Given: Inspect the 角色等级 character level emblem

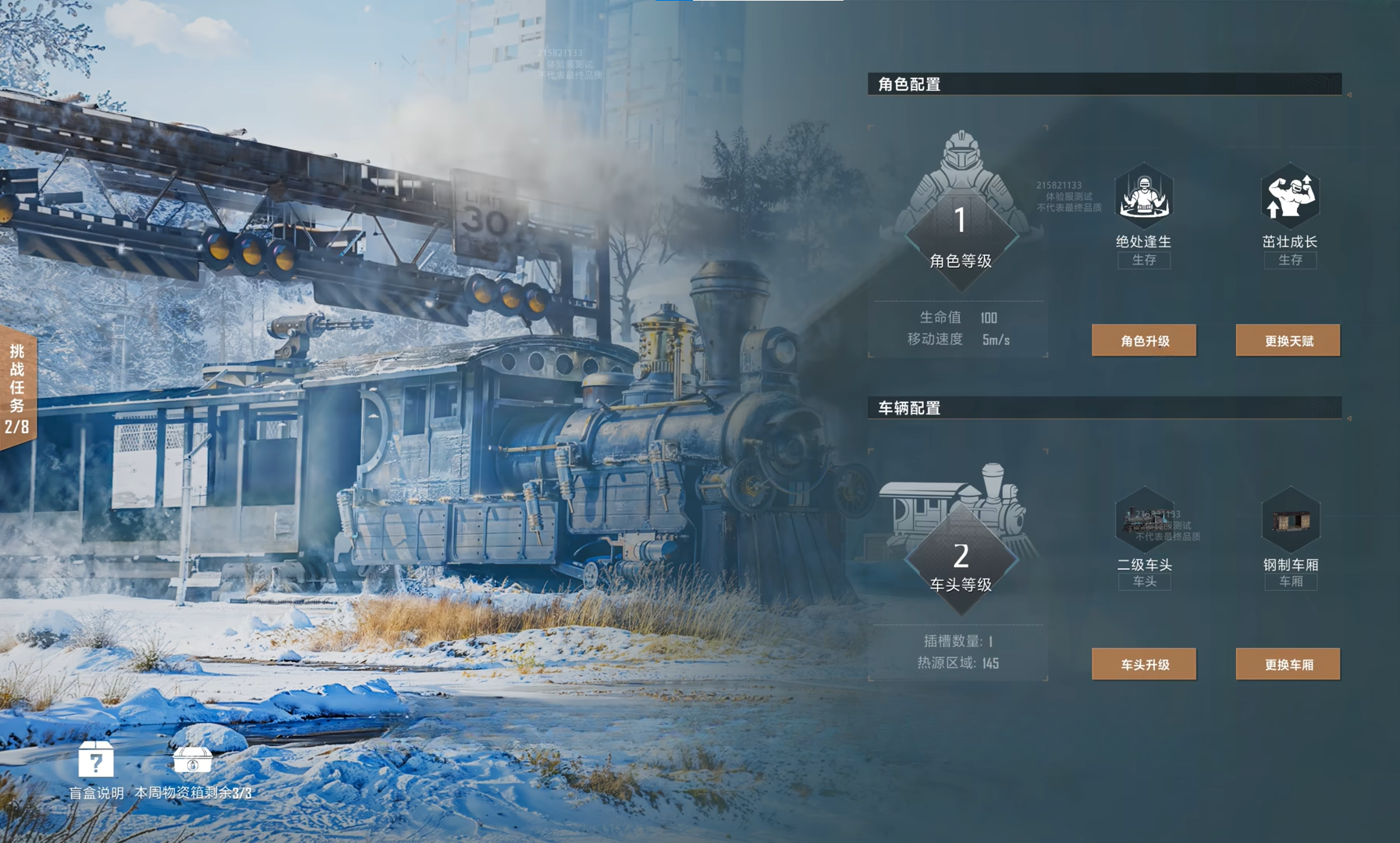Looking at the screenshot, I should [961, 226].
